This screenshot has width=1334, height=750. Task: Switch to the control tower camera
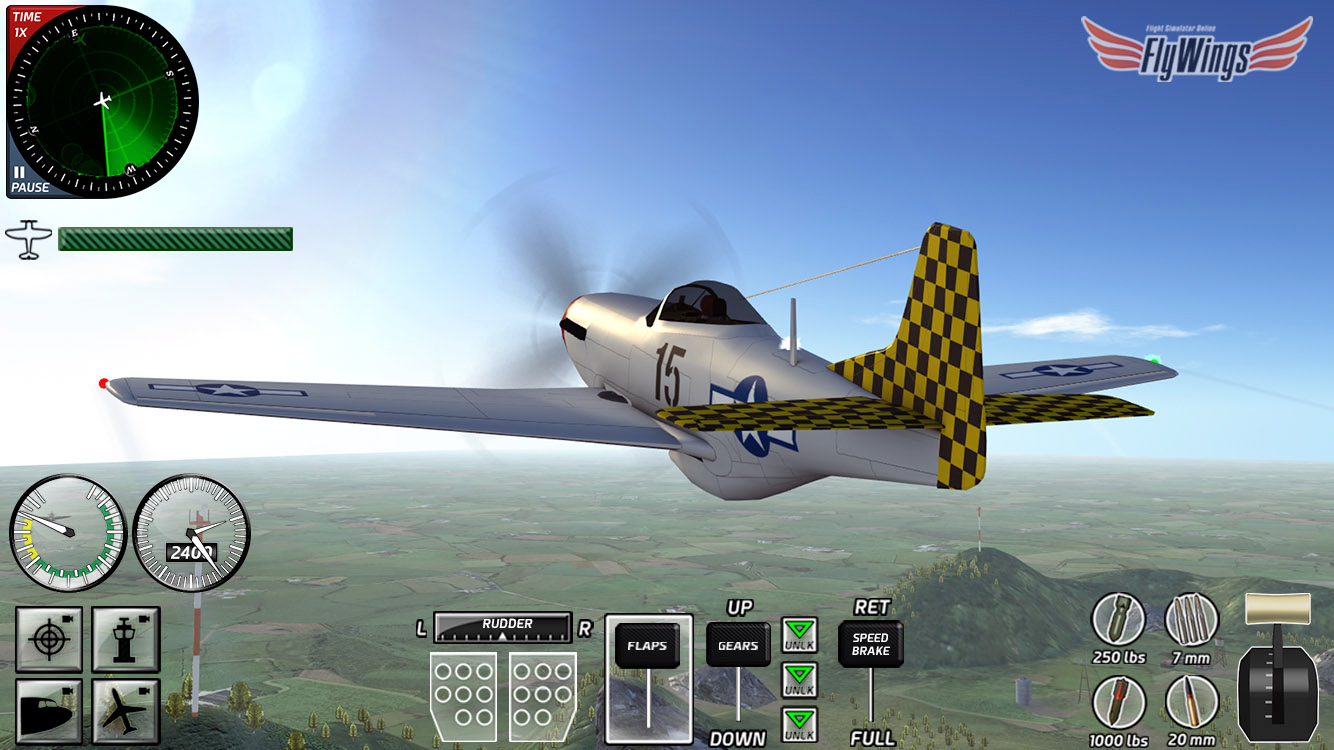[x=126, y=639]
